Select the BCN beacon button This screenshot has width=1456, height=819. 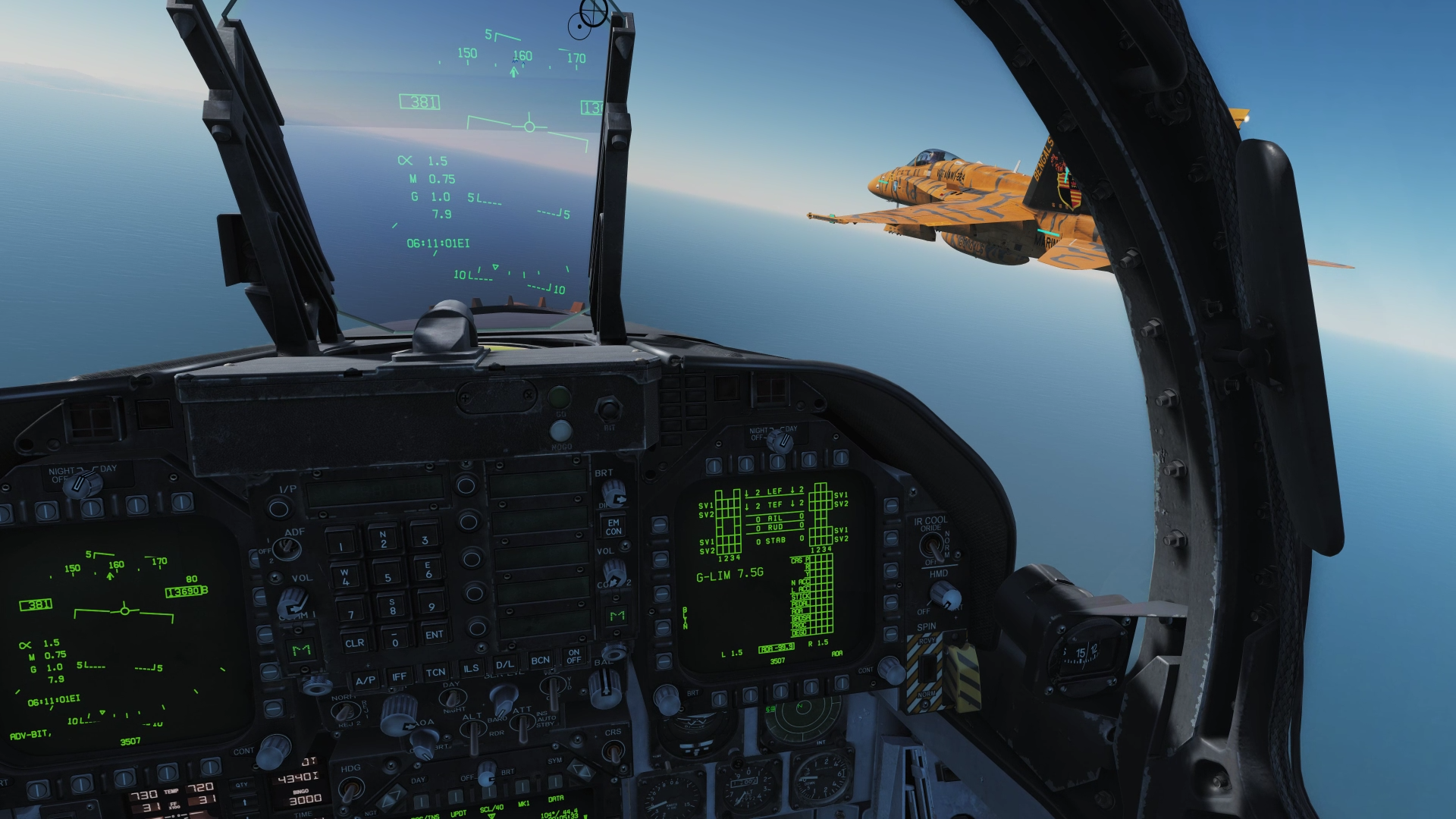point(540,661)
